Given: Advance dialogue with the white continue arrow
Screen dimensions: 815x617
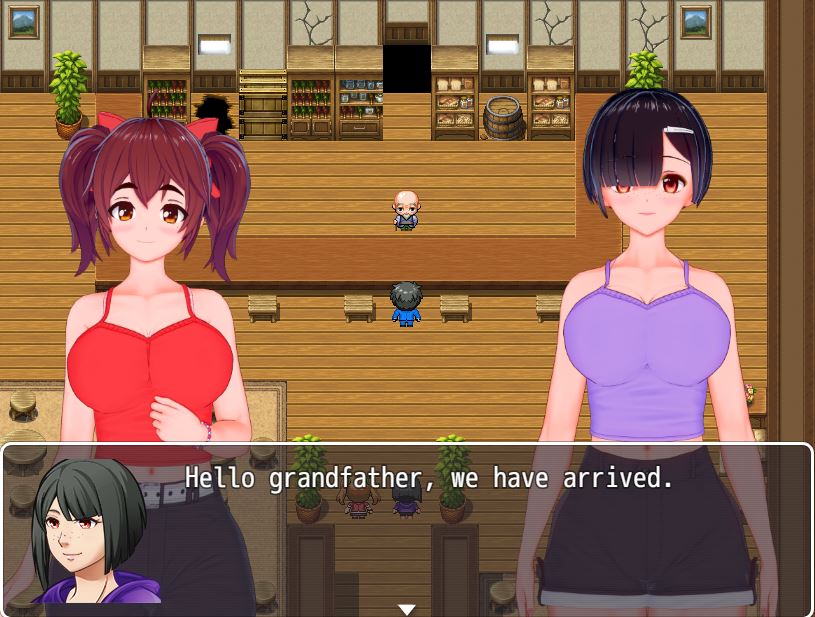Looking at the screenshot, I should click(x=406, y=609).
